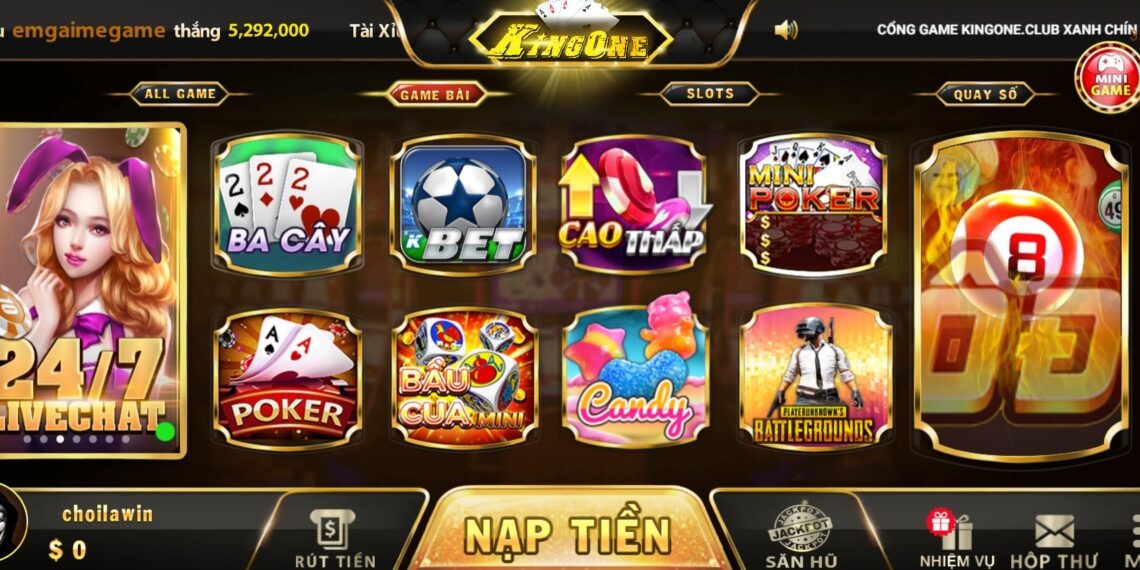1140x570 pixels.
Task: Start the Mini Poker game
Action: click(x=812, y=205)
